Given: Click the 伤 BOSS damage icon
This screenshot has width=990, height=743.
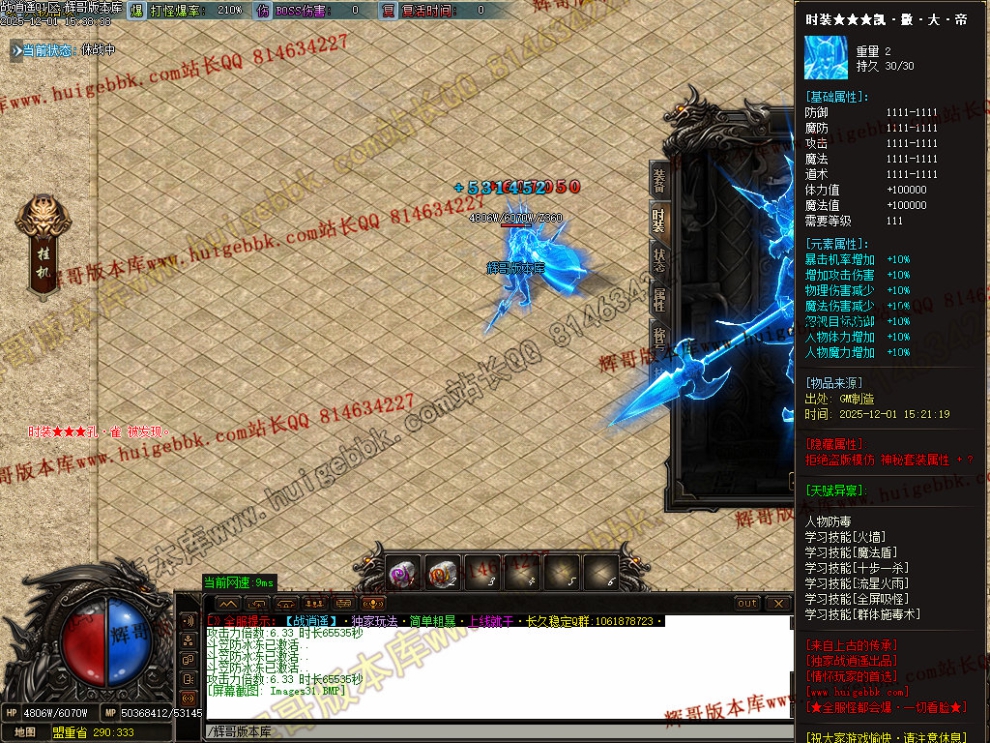Looking at the screenshot, I should (x=262, y=10).
